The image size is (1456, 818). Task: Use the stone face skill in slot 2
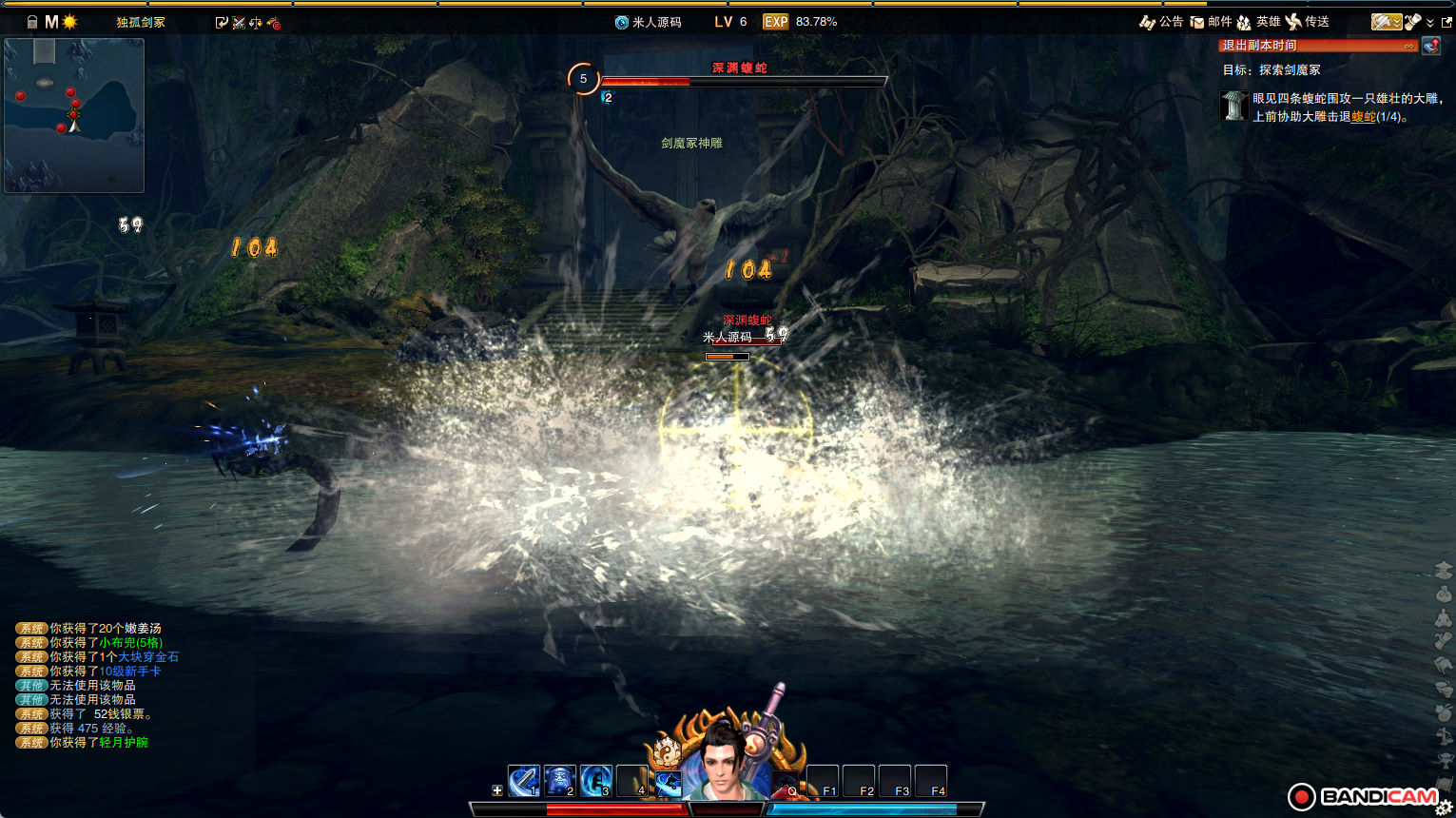[x=559, y=782]
